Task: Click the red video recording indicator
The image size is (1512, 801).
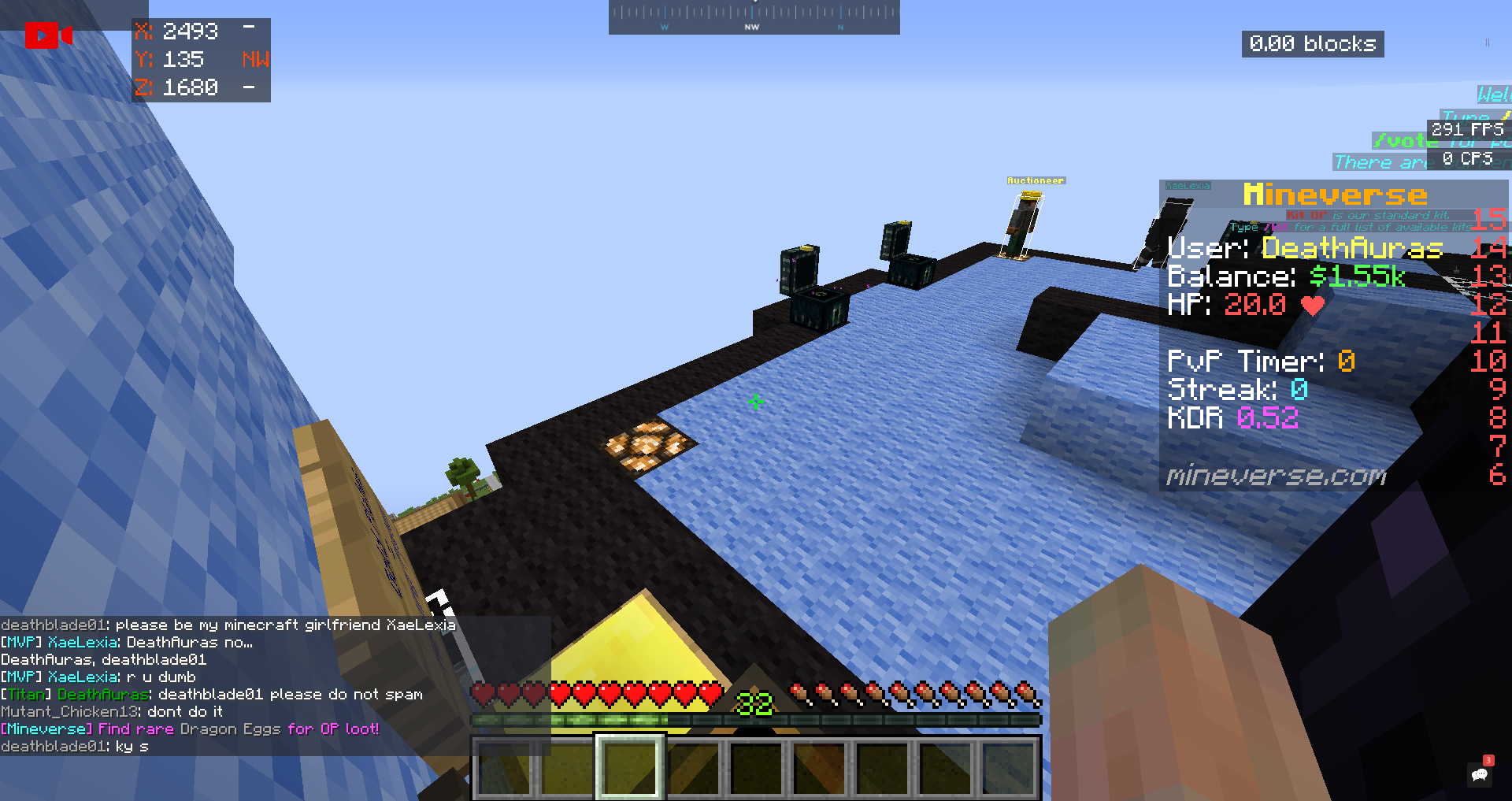Action: (x=47, y=35)
